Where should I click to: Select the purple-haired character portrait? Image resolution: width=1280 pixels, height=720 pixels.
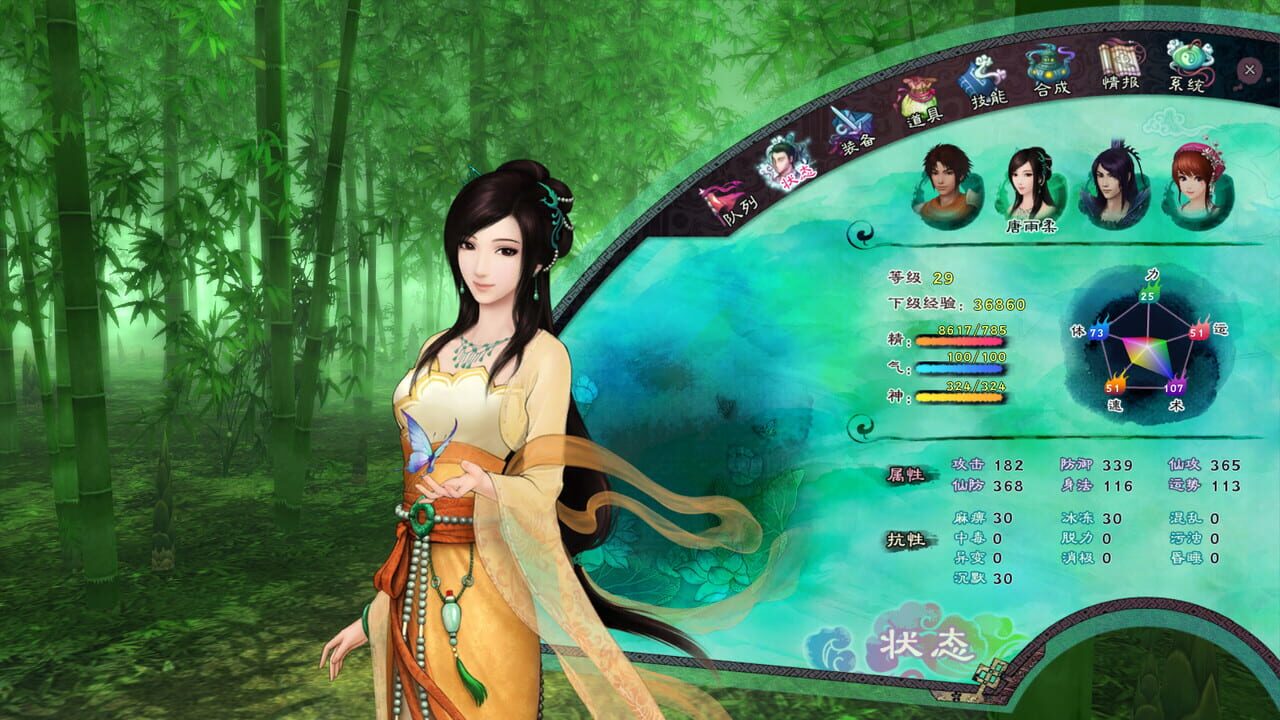[1113, 184]
